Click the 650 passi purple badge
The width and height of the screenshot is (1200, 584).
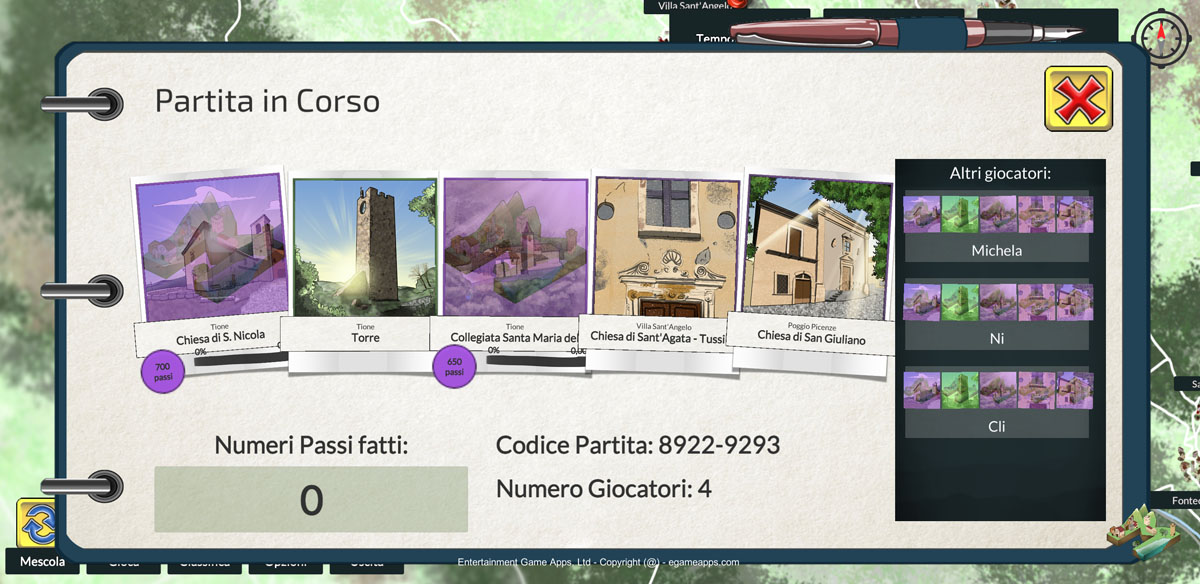tap(454, 366)
